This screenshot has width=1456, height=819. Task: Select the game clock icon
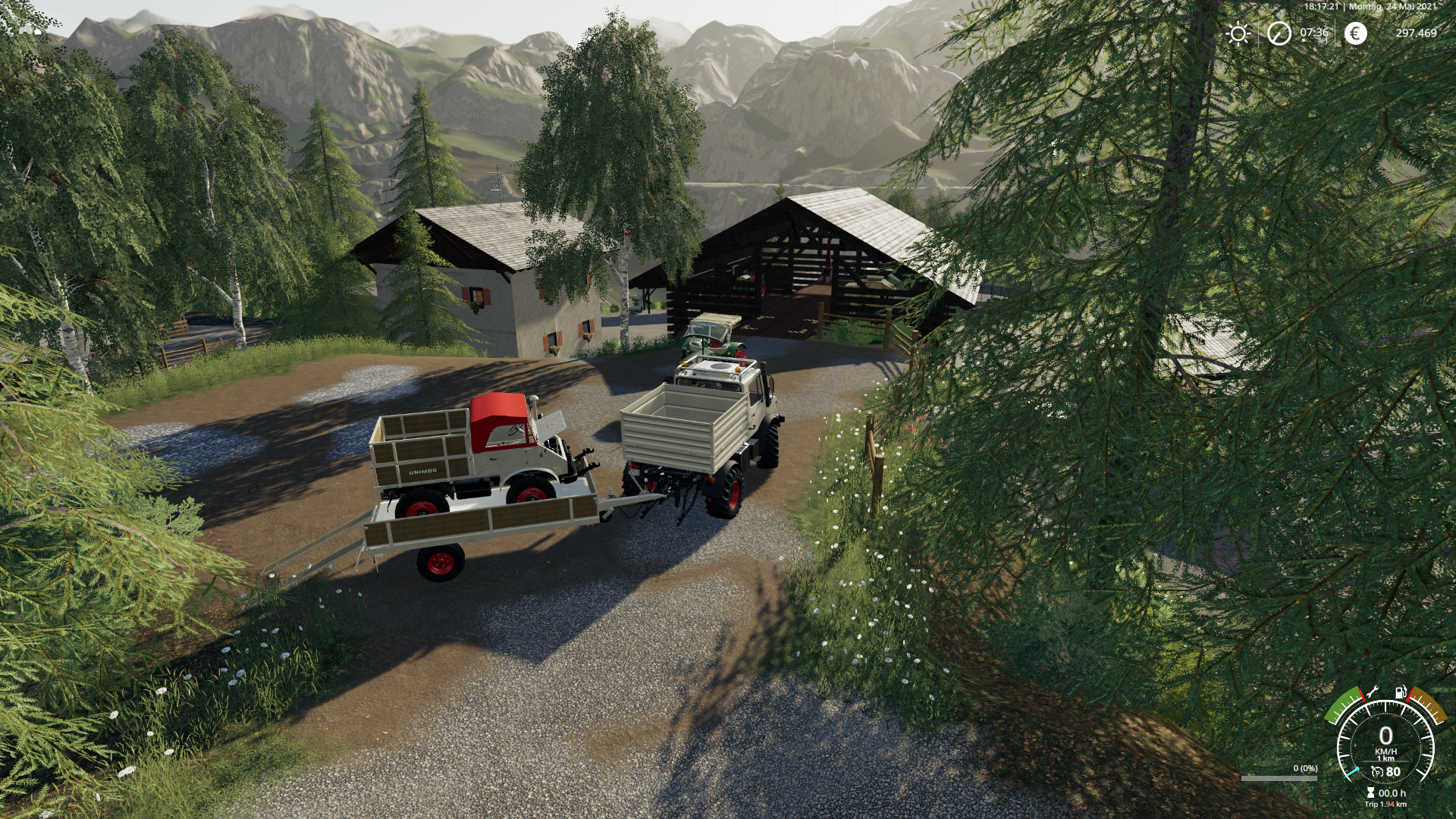tap(1279, 33)
